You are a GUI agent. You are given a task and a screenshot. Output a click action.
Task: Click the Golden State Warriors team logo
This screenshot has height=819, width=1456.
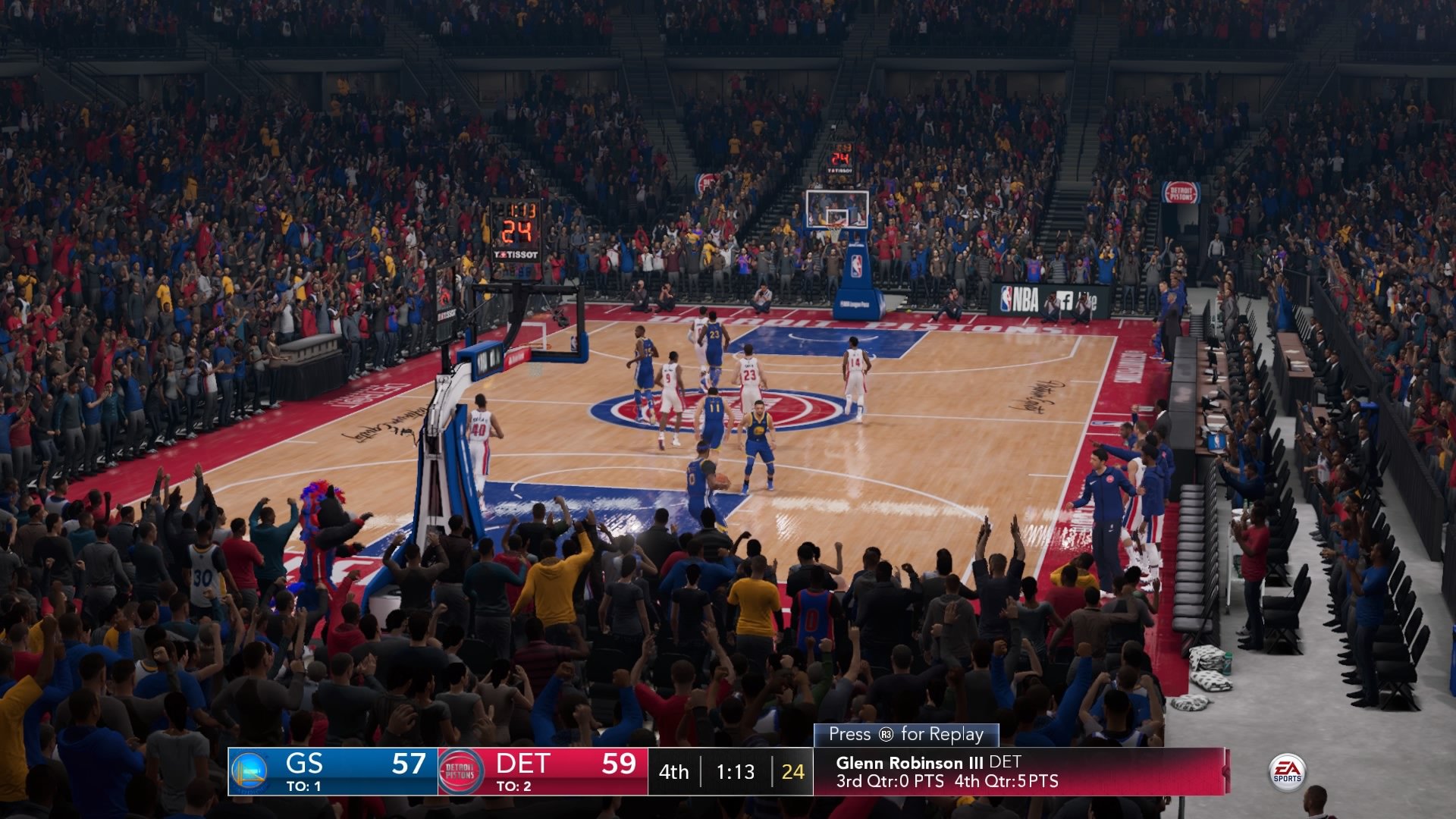coord(250,771)
